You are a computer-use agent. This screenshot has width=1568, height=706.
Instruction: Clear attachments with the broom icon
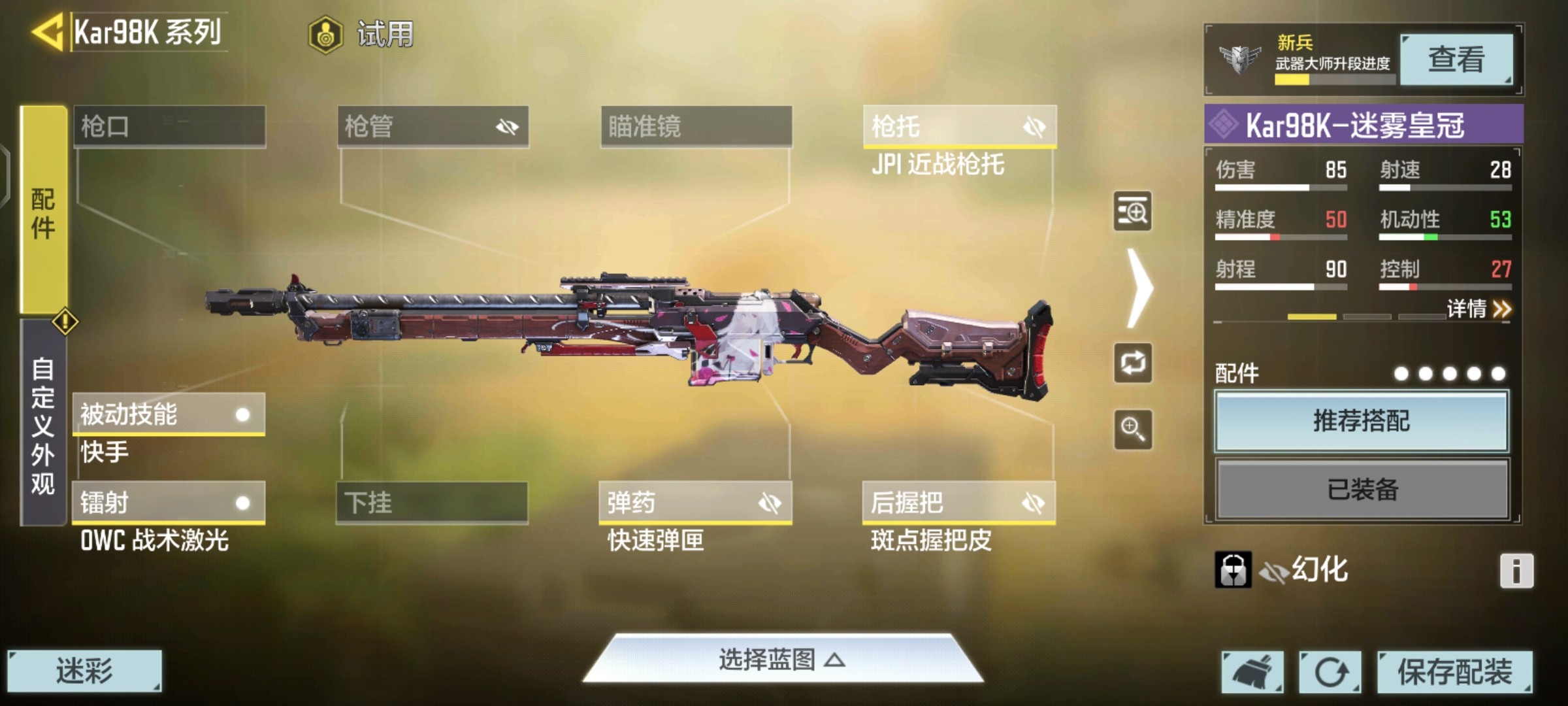[x=1252, y=671]
